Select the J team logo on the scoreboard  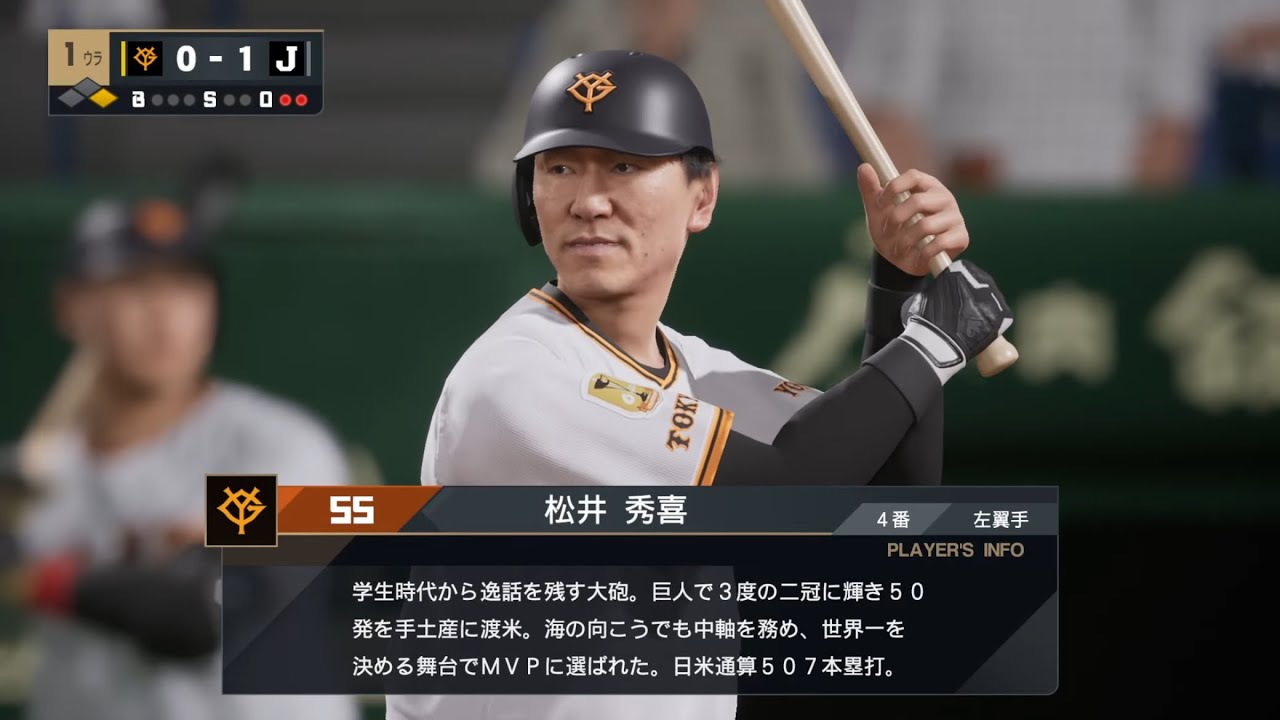point(288,58)
